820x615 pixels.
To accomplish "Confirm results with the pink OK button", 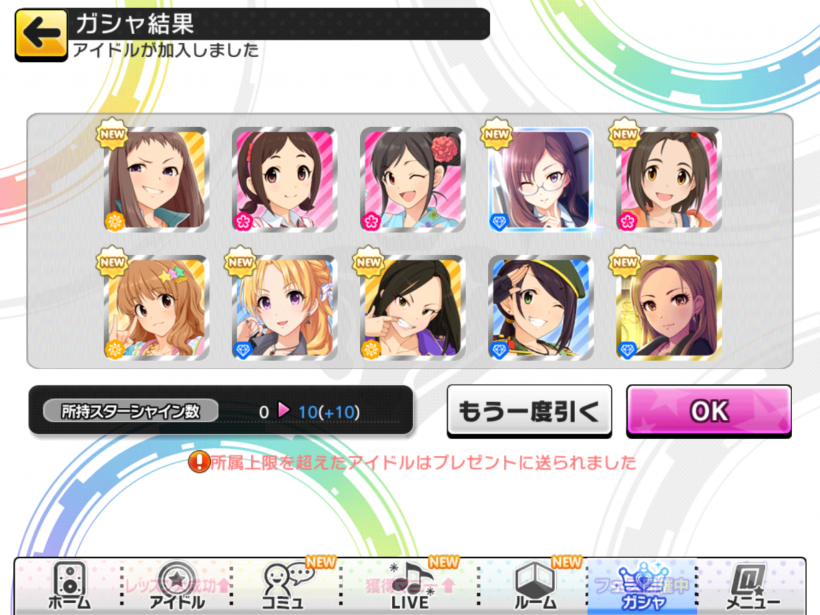I will [708, 411].
